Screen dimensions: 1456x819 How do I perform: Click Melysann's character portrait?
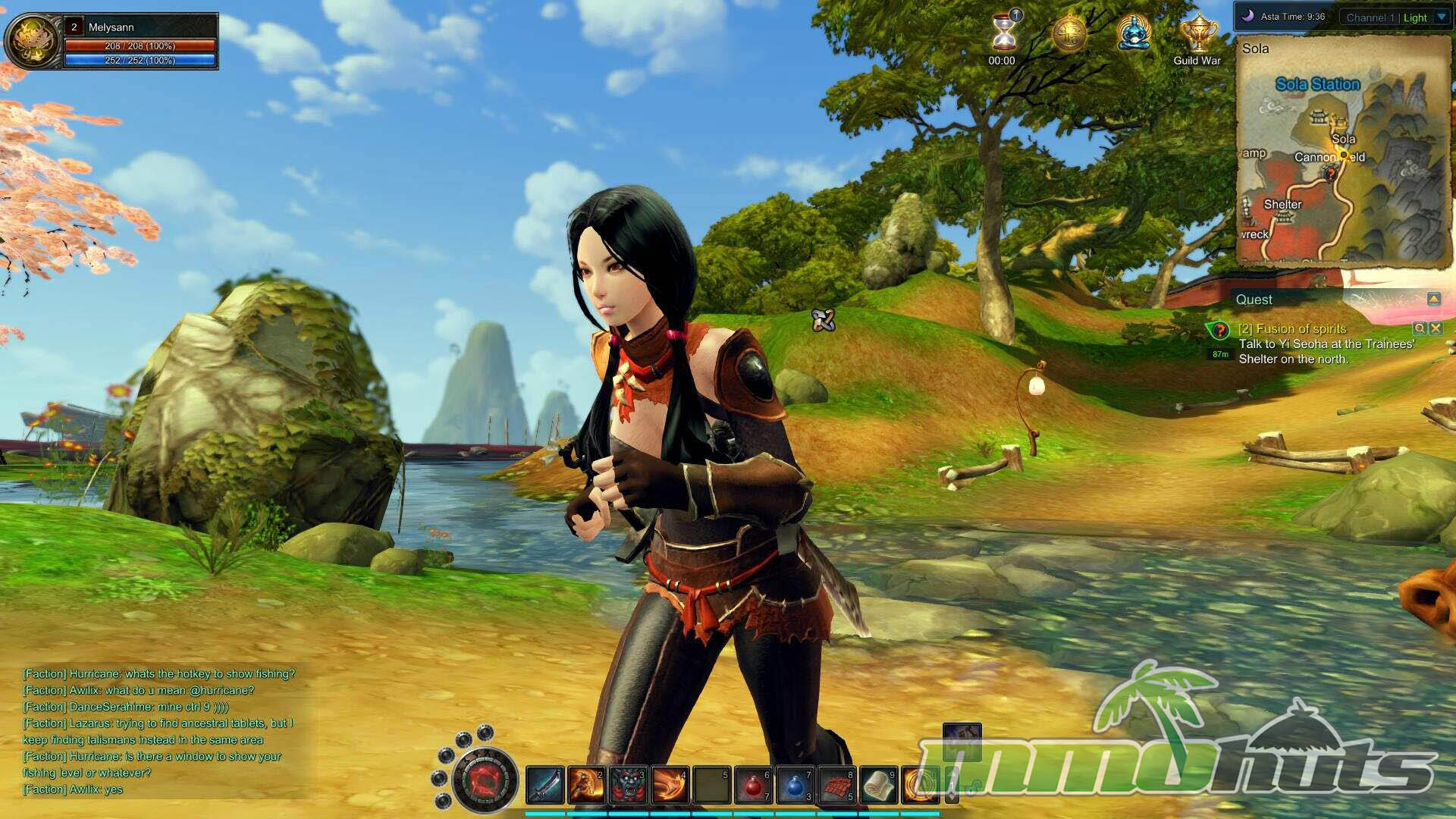coord(33,41)
